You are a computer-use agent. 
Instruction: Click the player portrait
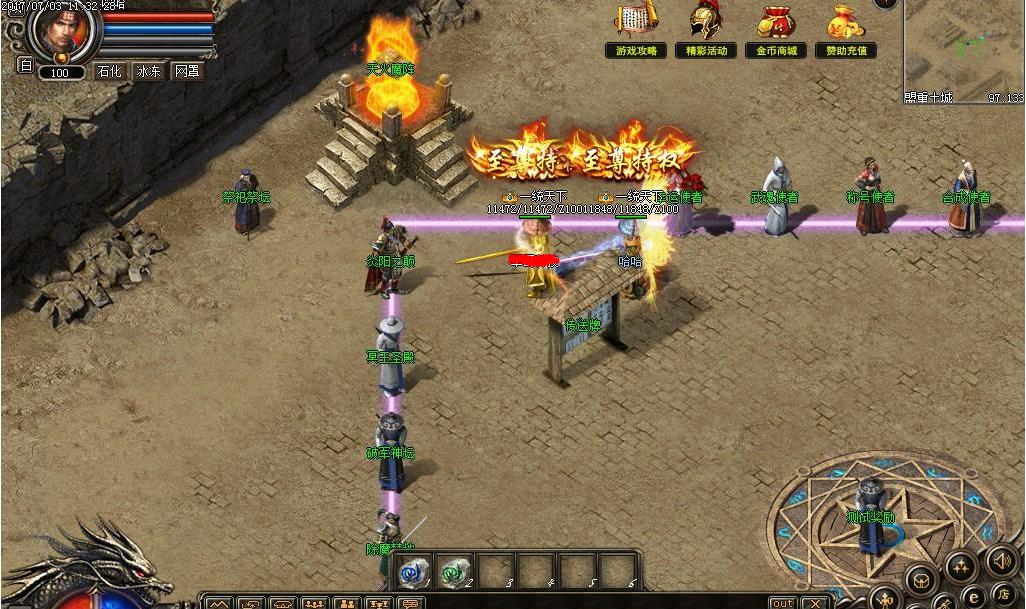click(x=65, y=30)
